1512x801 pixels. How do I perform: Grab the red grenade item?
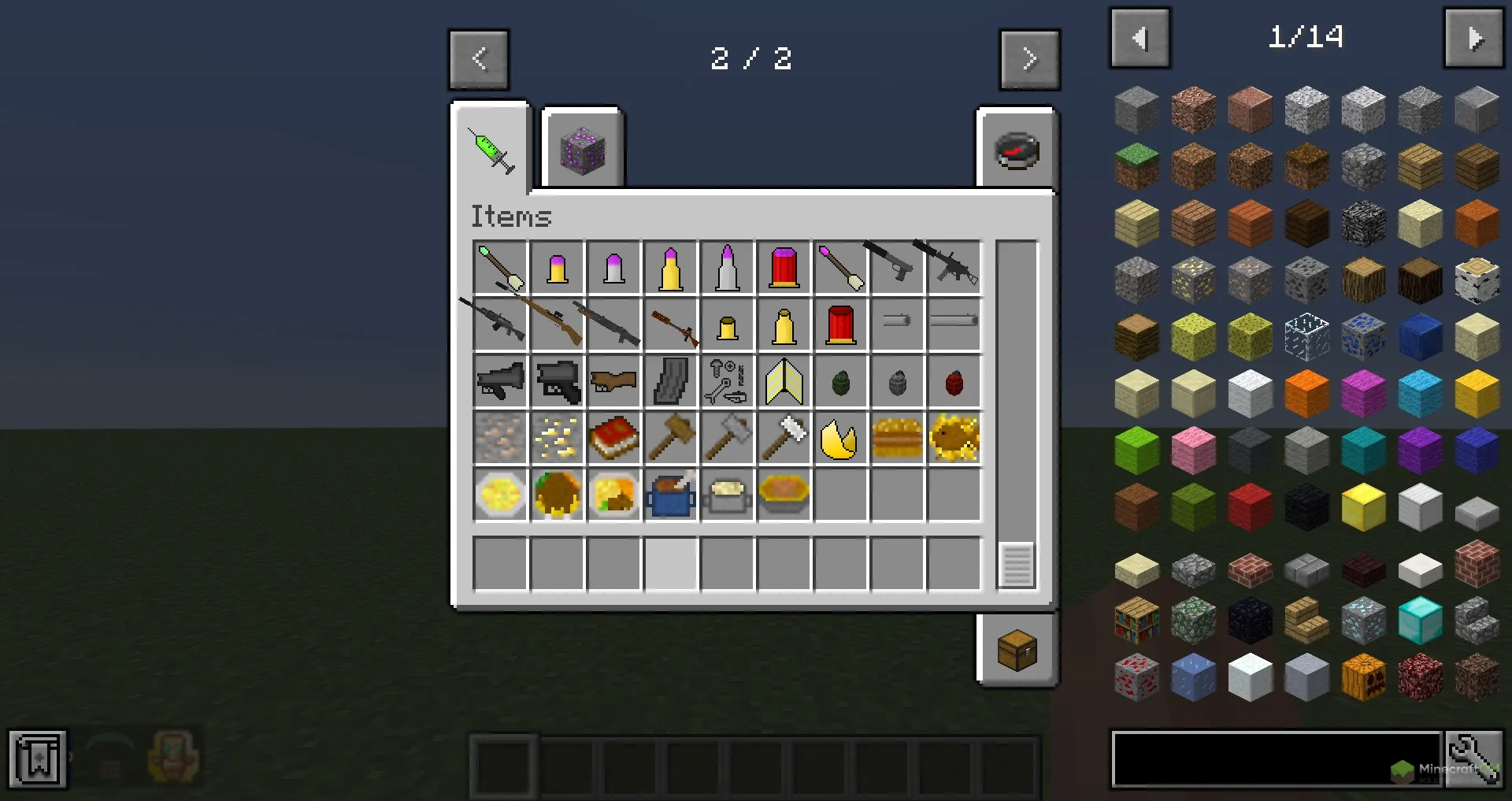tap(954, 383)
